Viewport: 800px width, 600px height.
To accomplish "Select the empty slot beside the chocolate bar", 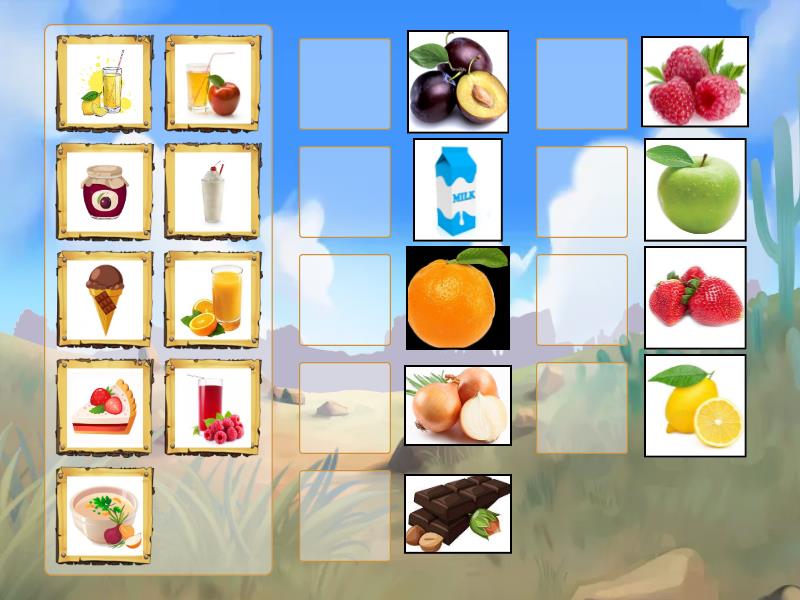I will (345, 516).
